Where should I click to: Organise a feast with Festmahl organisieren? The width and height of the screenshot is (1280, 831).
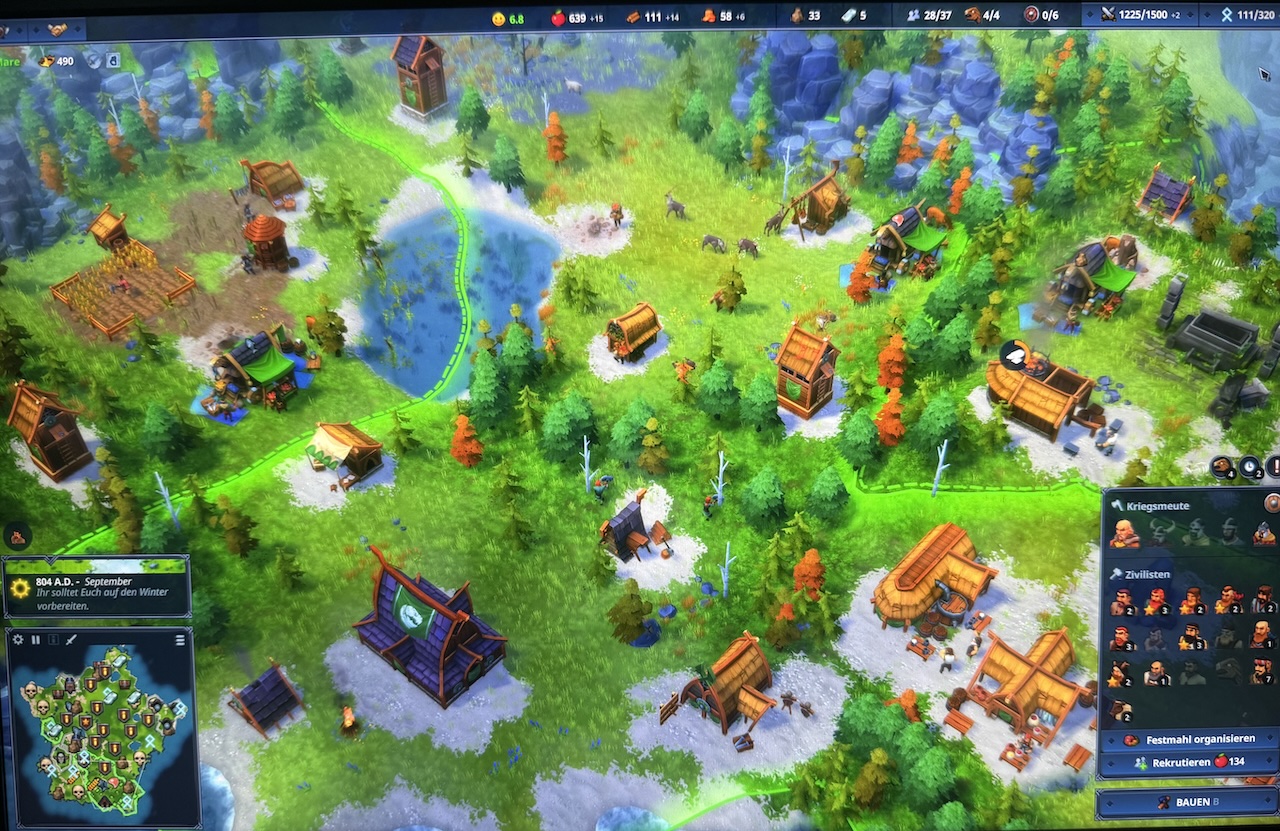click(1189, 739)
